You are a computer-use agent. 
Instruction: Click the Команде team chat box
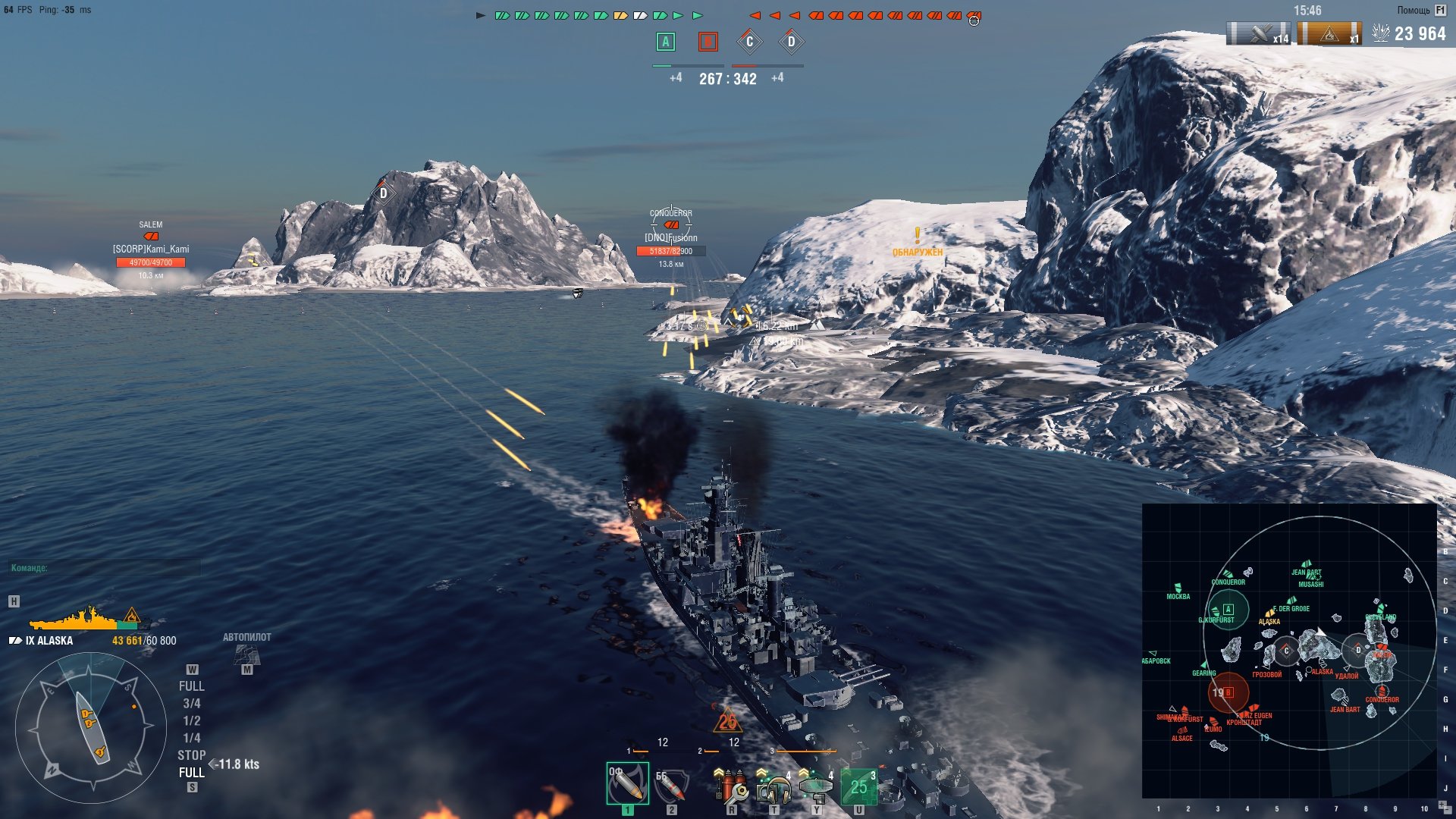click(x=105, y=568)
